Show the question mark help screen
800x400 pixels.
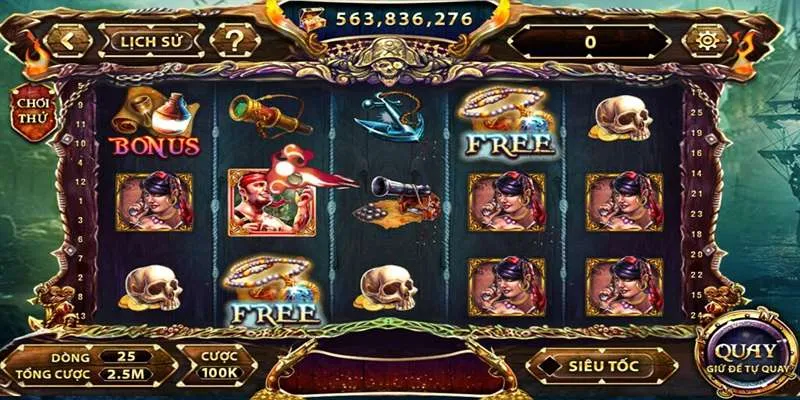coord(234,41)
